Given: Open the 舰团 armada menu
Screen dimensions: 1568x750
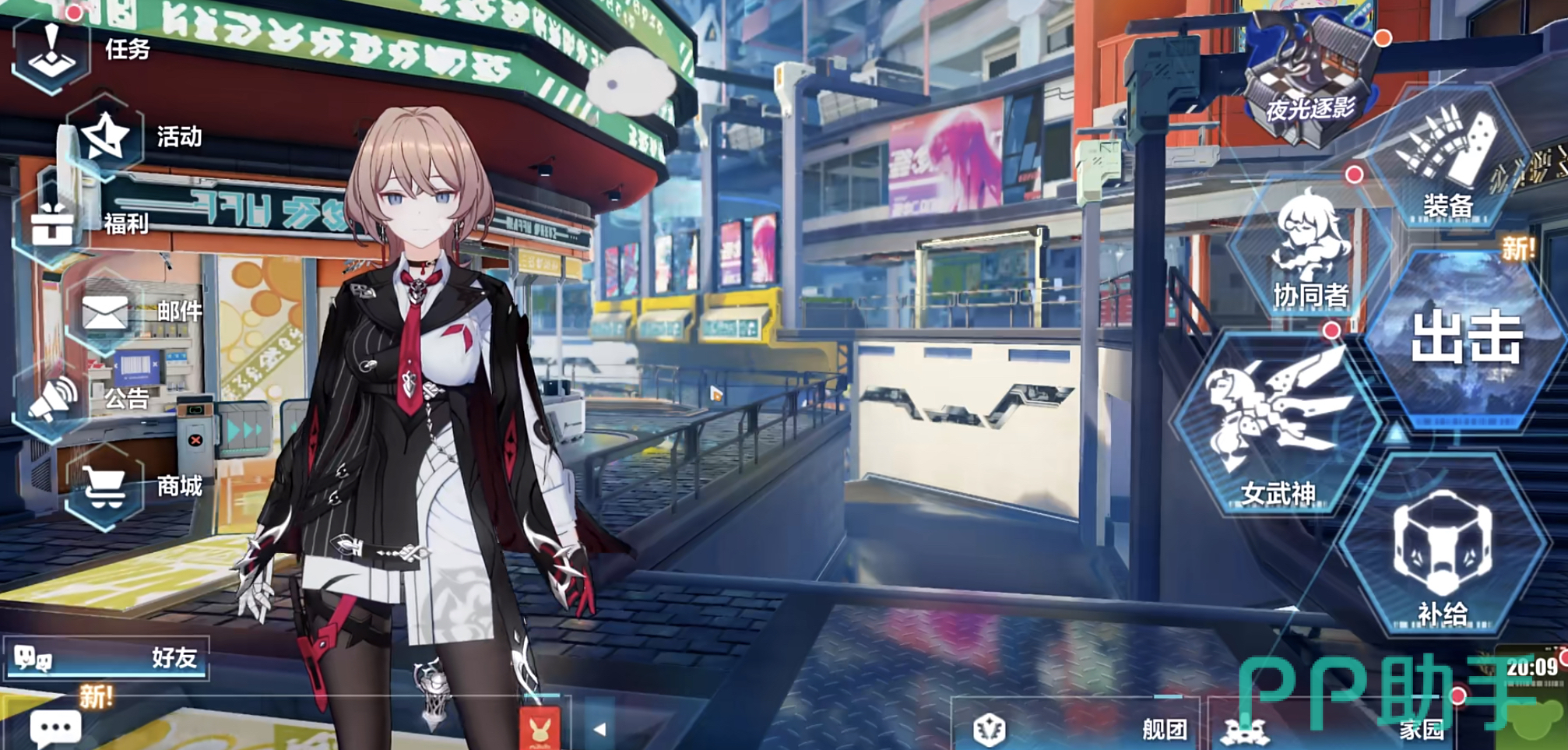Looking at the screenshot, I should [1078, 729].
